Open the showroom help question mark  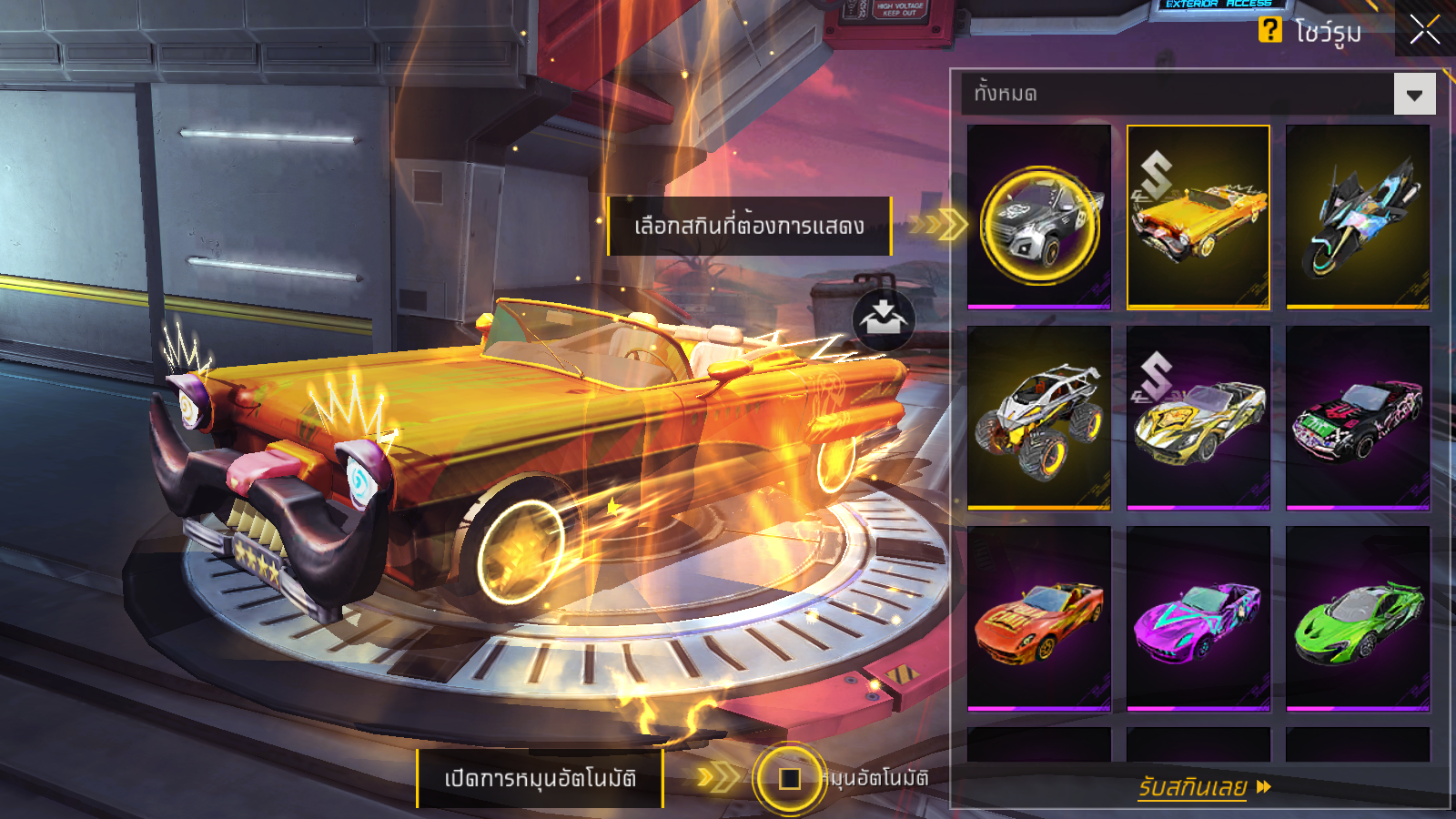pyautogui.click(x=1269, y=30)
